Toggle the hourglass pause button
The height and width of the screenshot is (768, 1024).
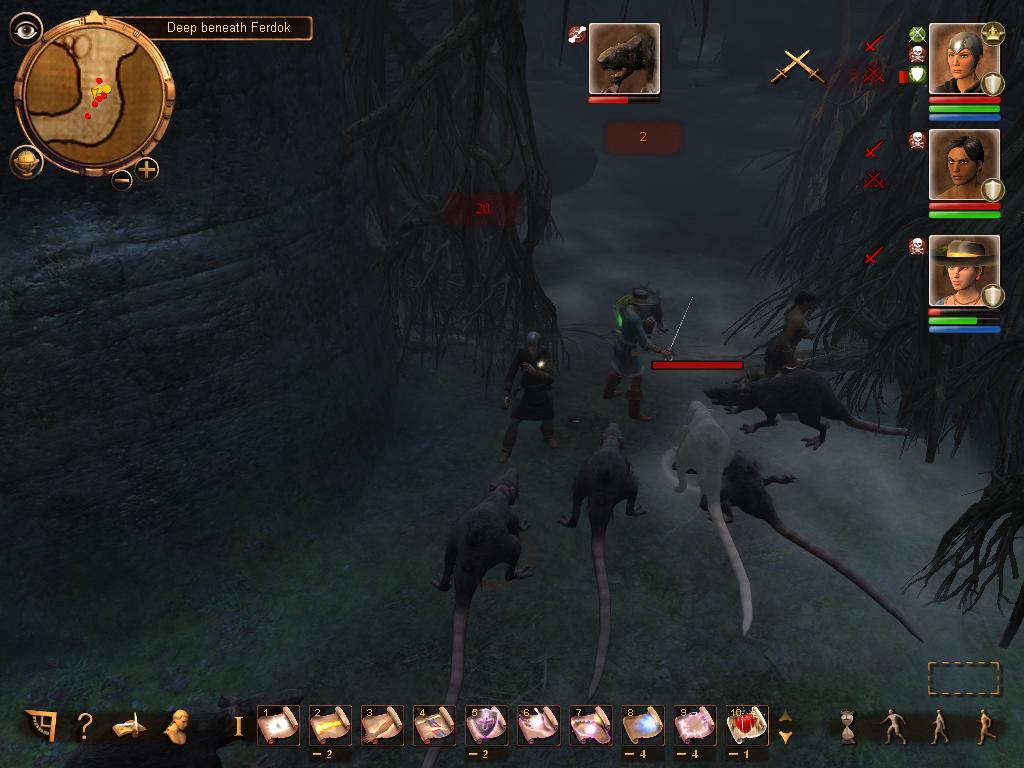click(x=848, y=726)
